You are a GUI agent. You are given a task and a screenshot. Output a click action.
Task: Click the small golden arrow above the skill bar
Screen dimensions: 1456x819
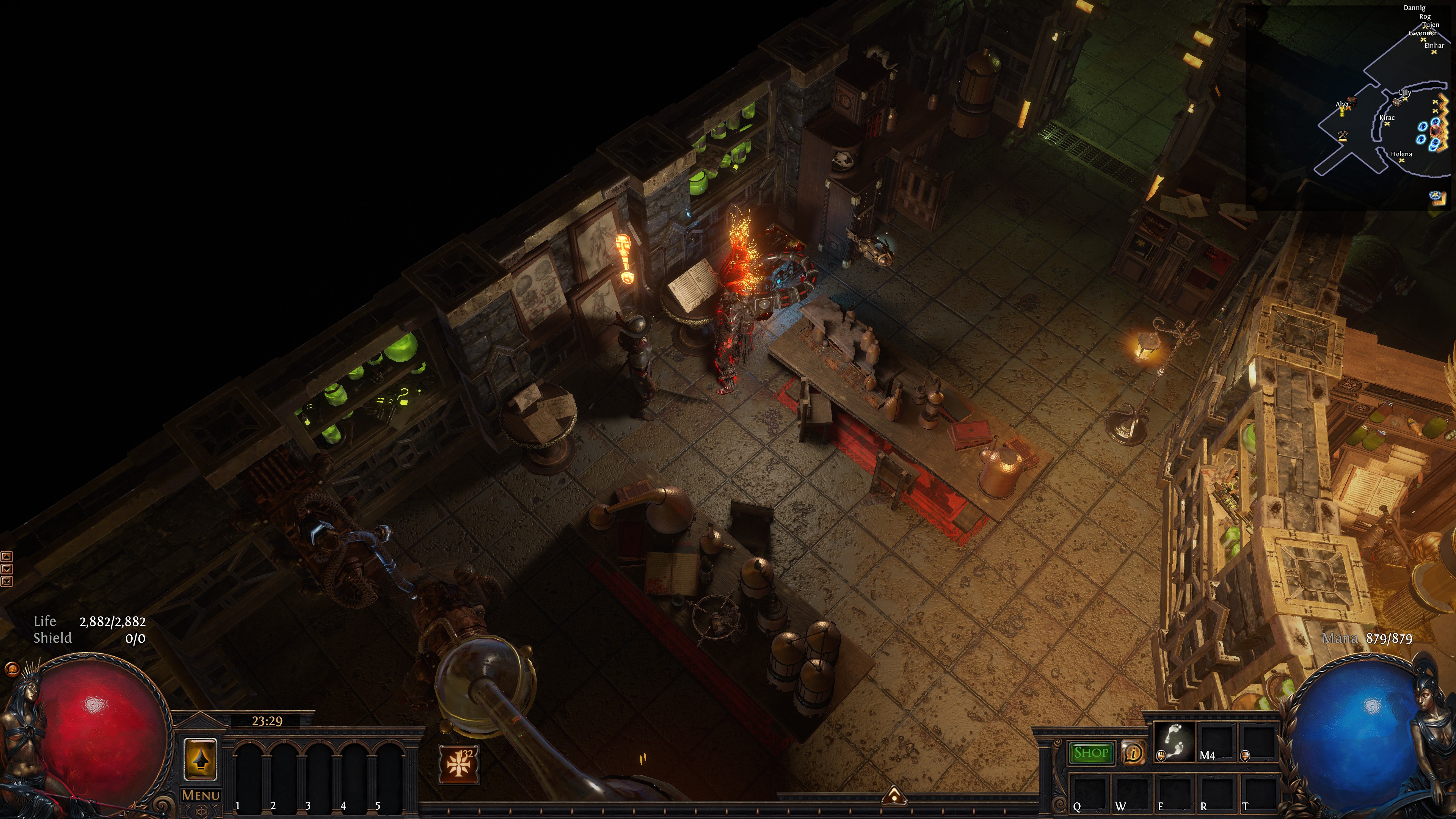[894, 795]
